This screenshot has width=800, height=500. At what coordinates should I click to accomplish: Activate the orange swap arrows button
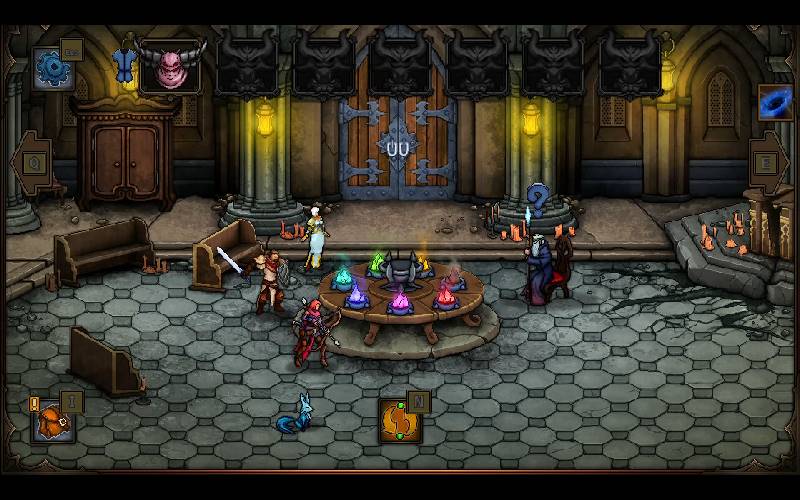click(400, 421)
